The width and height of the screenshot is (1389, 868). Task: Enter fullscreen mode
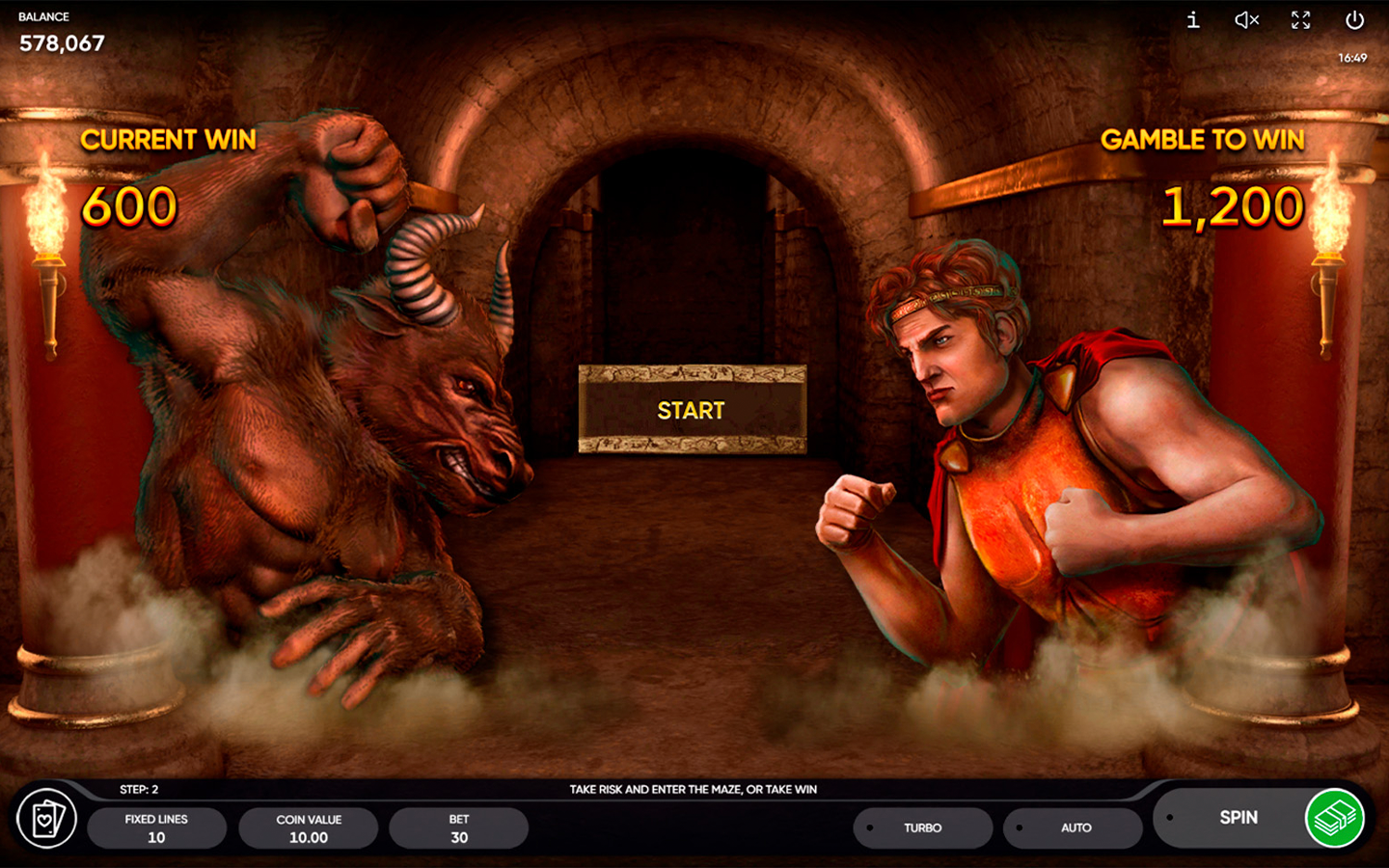click(x=1299, y=20)
